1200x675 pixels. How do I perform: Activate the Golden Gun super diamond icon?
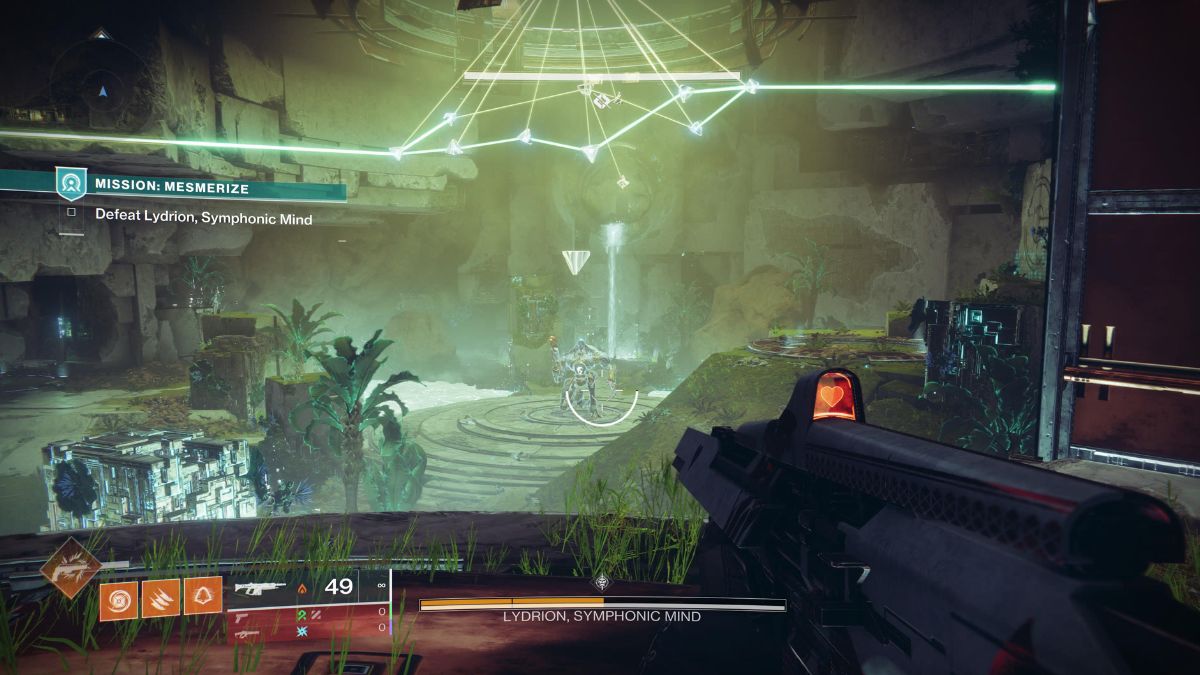pyautogui.click(x=70, y=568)
